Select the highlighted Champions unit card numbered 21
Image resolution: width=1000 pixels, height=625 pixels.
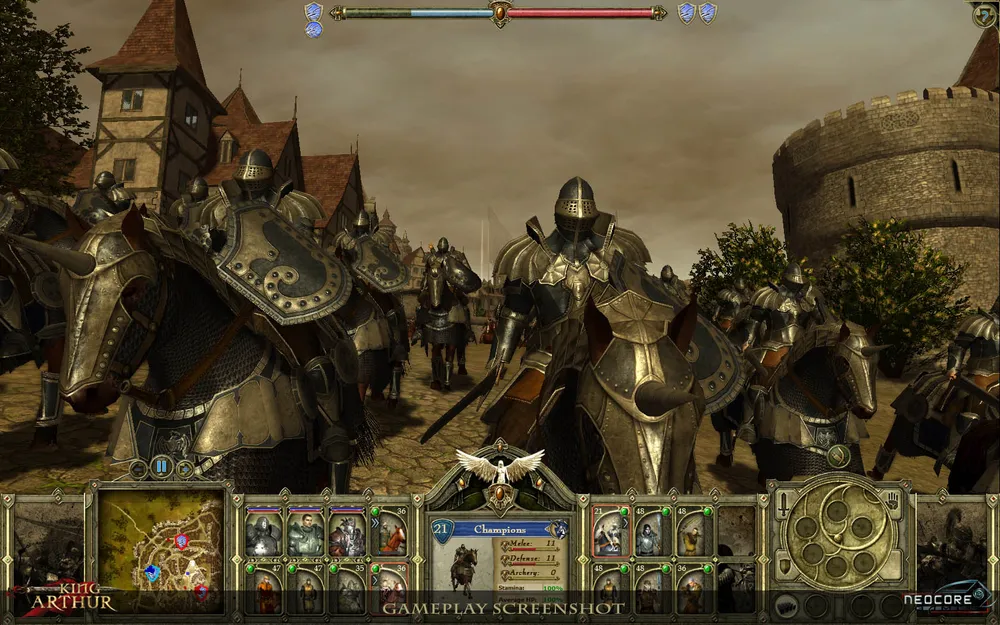(607, 534)
